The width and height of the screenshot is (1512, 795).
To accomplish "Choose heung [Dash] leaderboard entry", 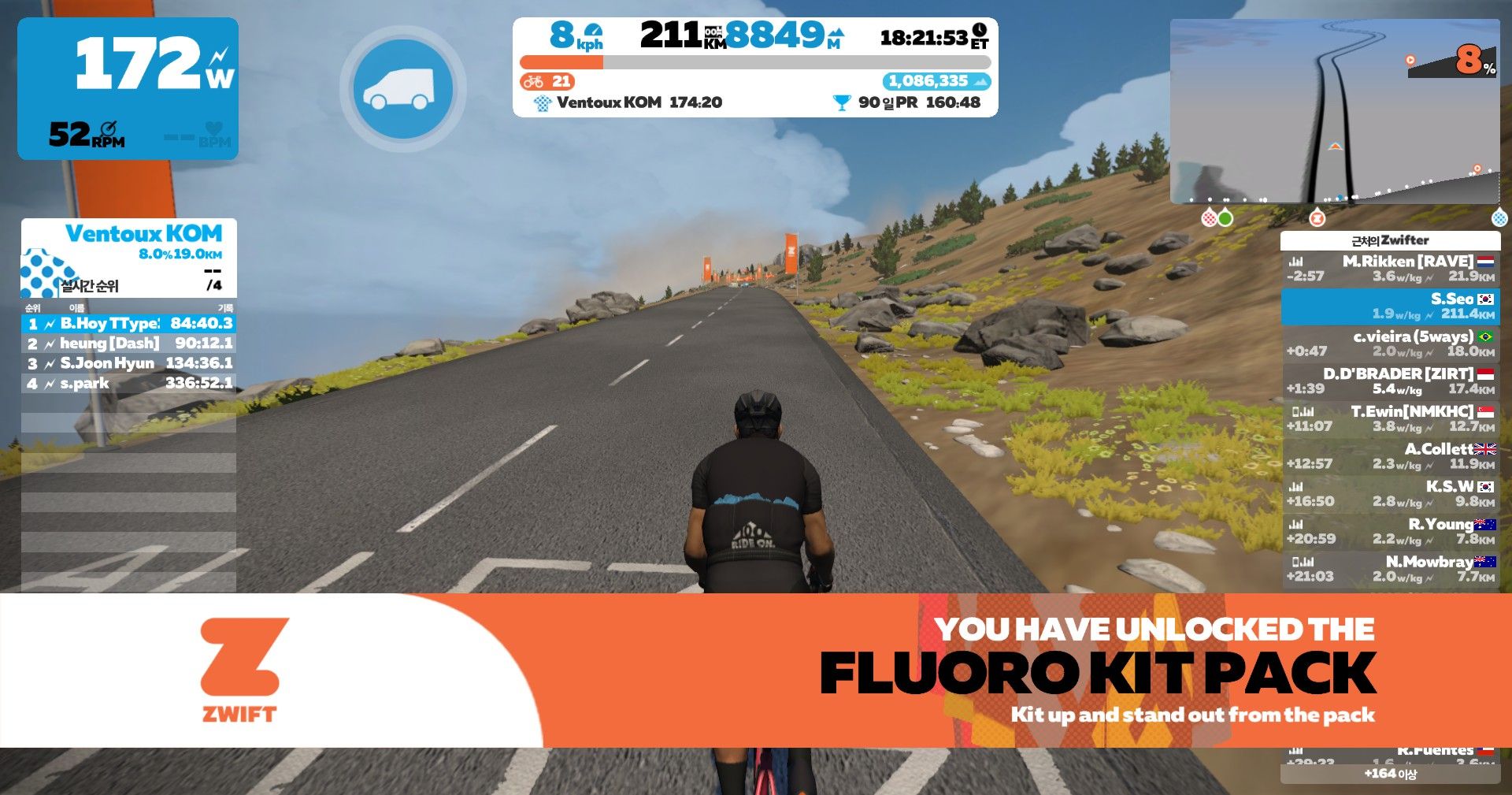I will (129, 344).
